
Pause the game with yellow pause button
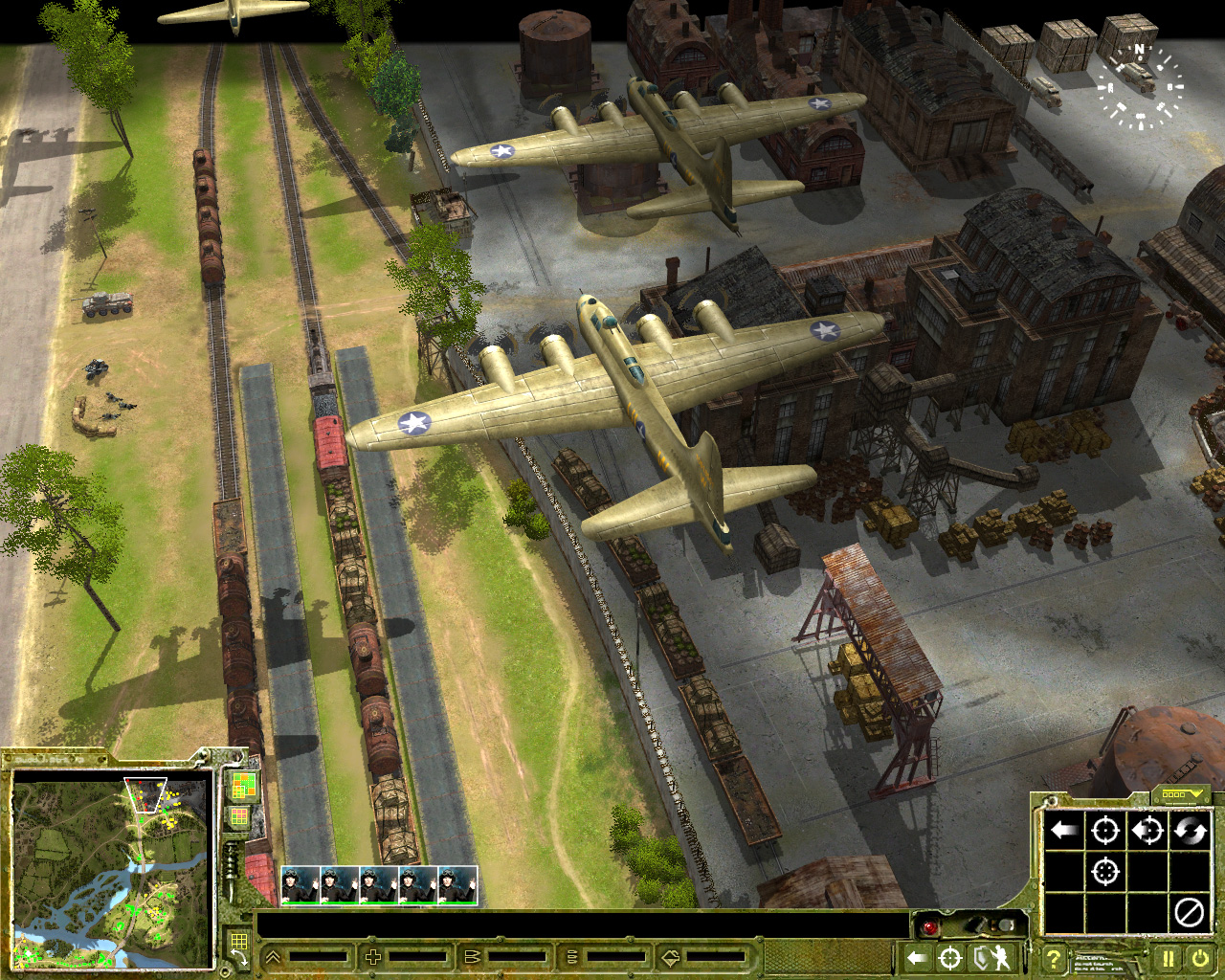point(1169,958)
